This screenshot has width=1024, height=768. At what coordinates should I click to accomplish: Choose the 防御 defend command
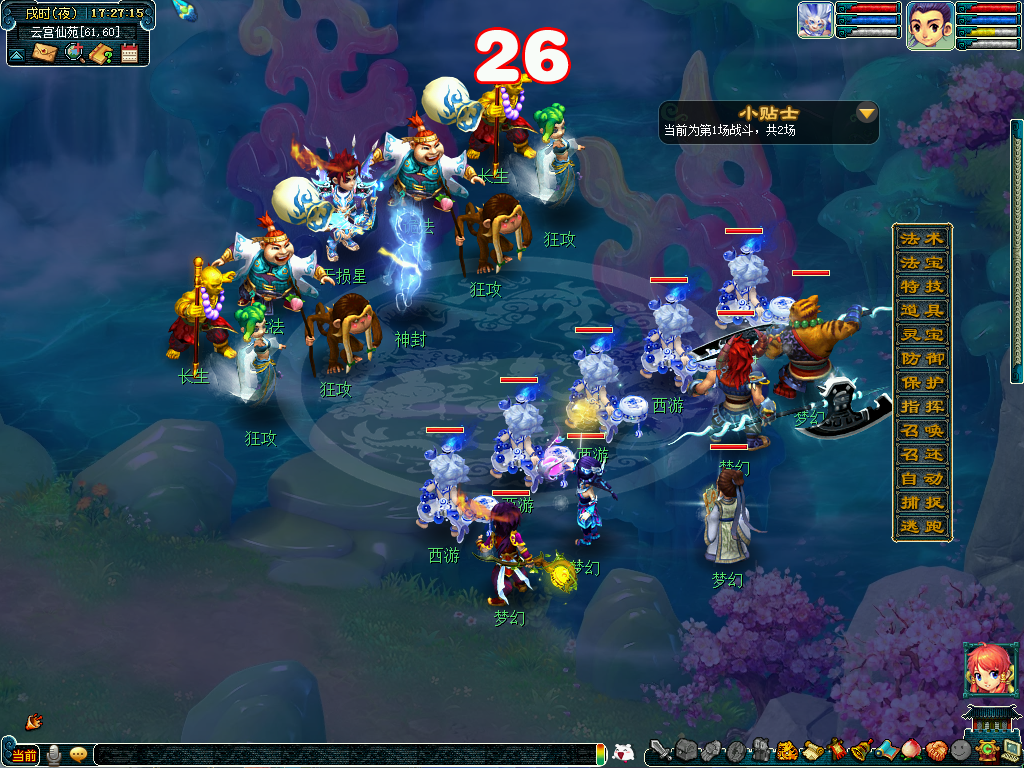(922, 358)
